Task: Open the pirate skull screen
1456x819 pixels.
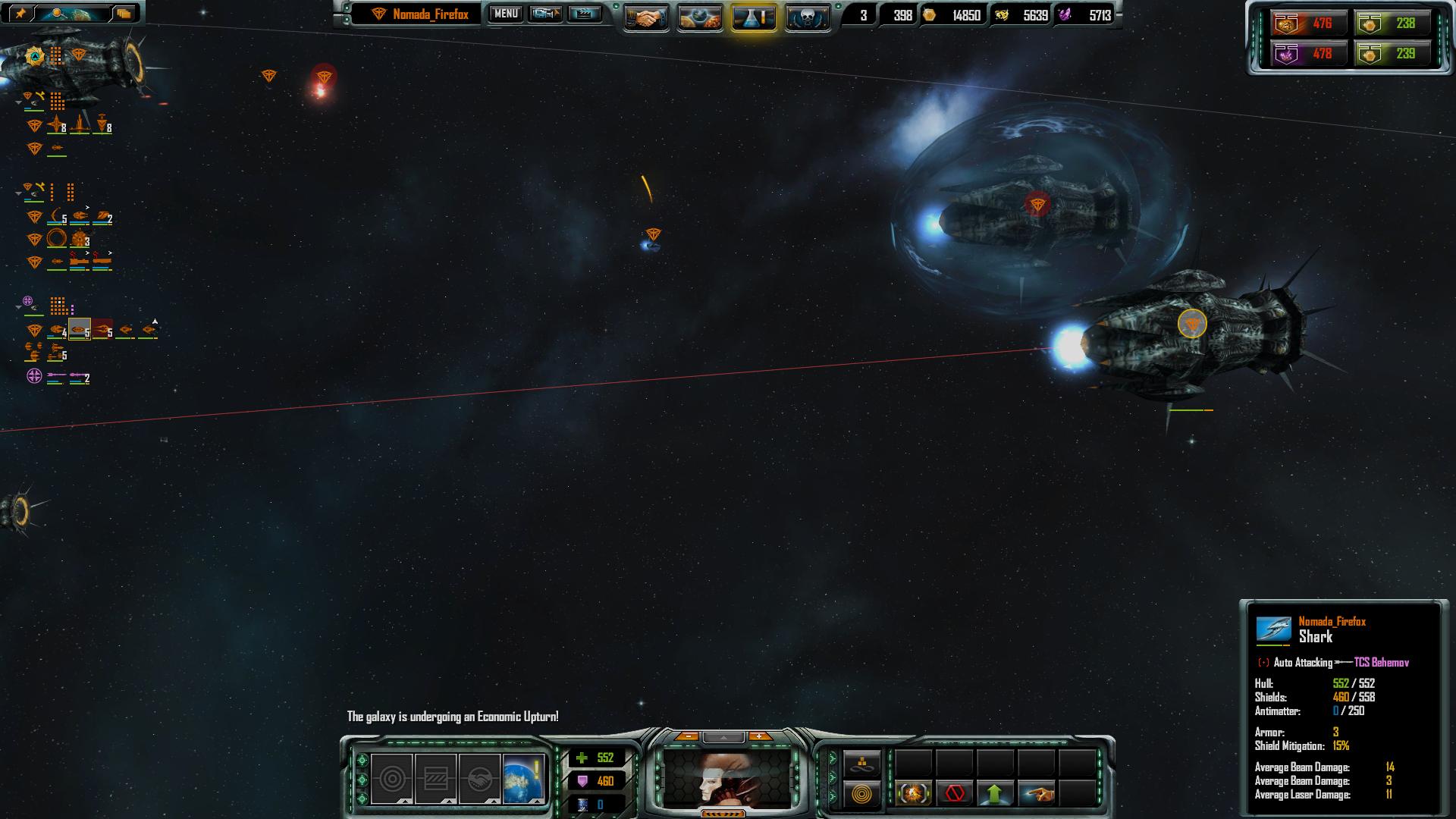Action: point(807,17)
